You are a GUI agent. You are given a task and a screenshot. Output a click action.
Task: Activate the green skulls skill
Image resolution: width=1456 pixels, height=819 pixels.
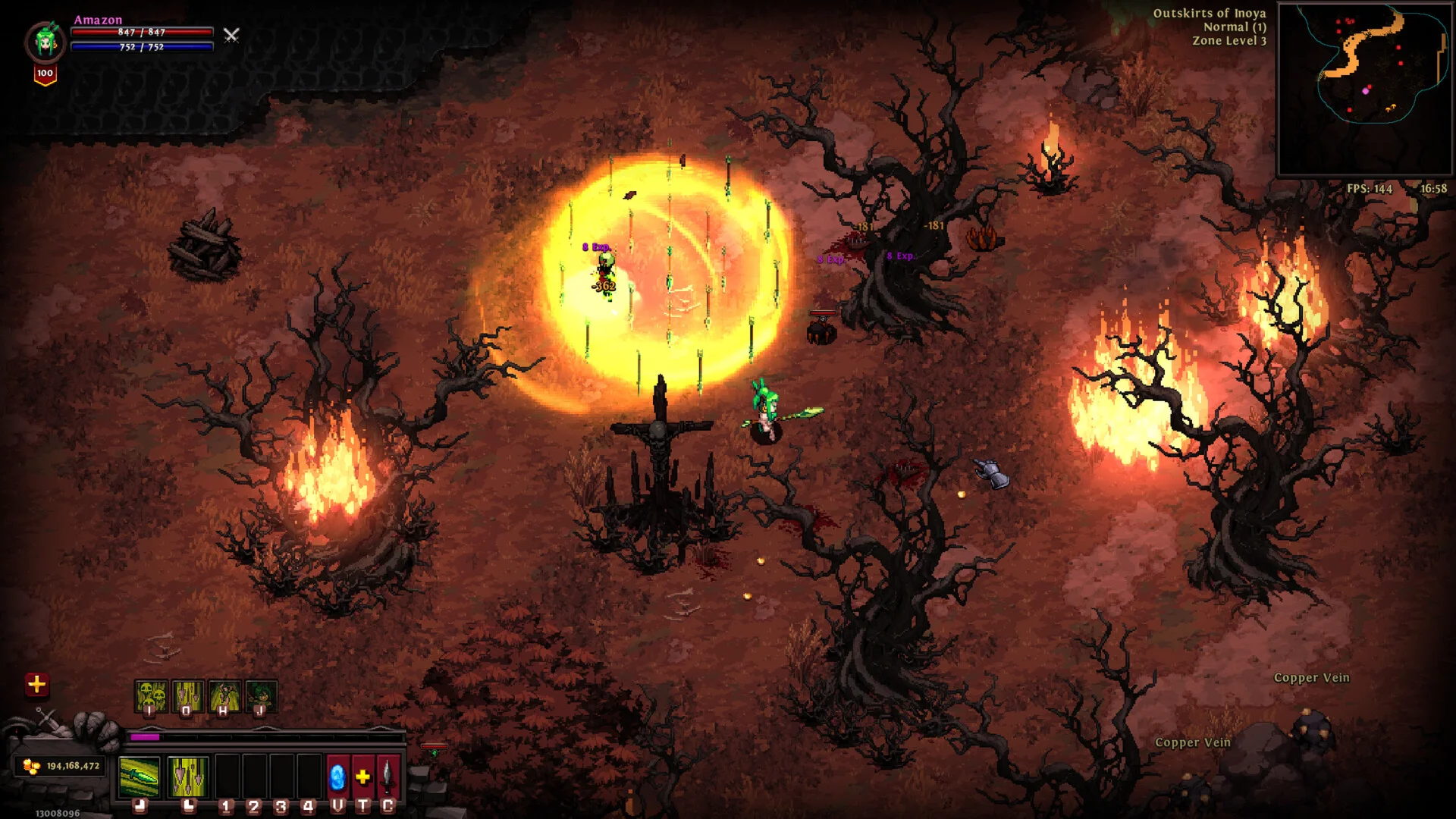coord(150,696)
